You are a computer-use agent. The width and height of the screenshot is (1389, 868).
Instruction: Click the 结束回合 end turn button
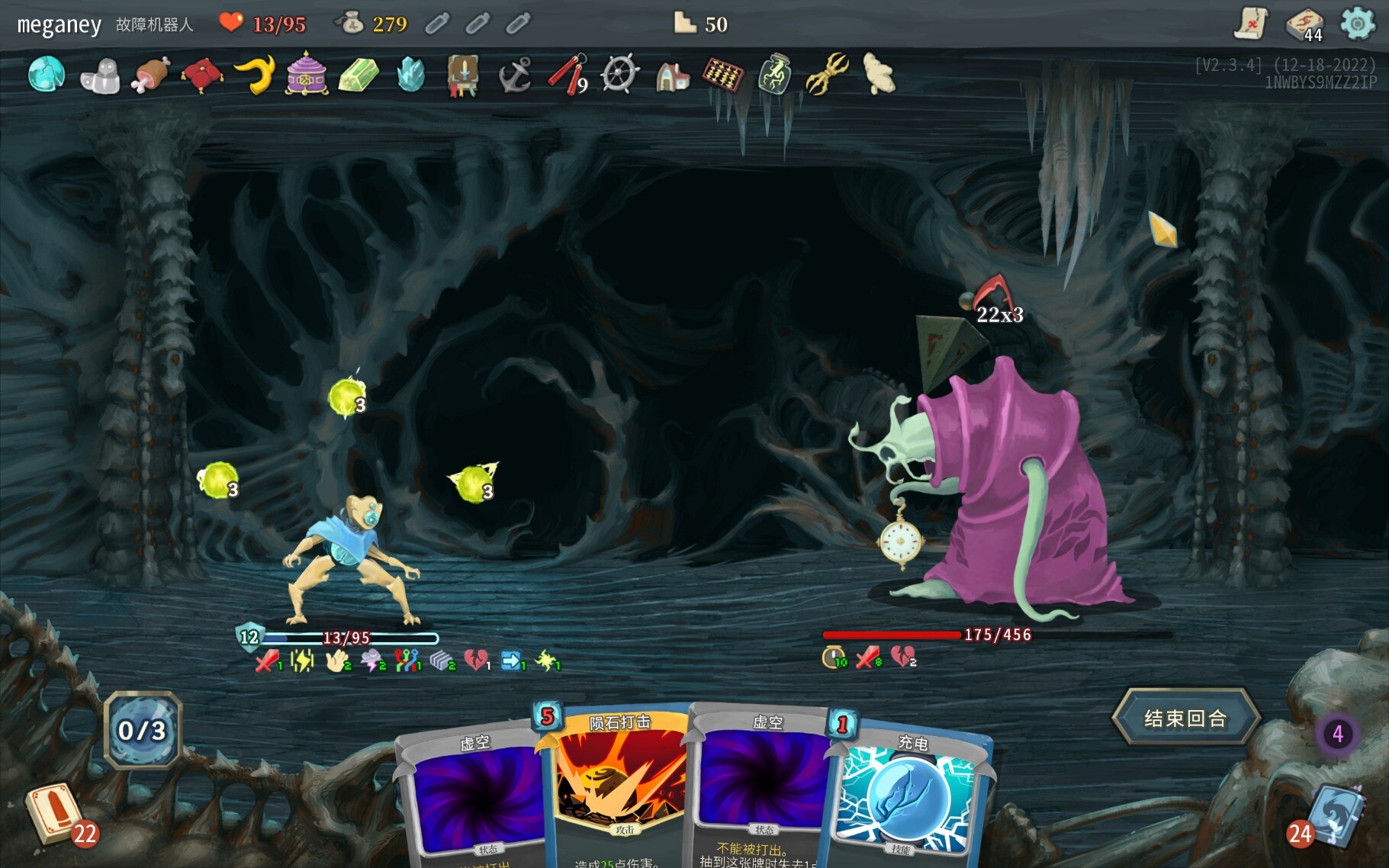(x=1185, y=718)
